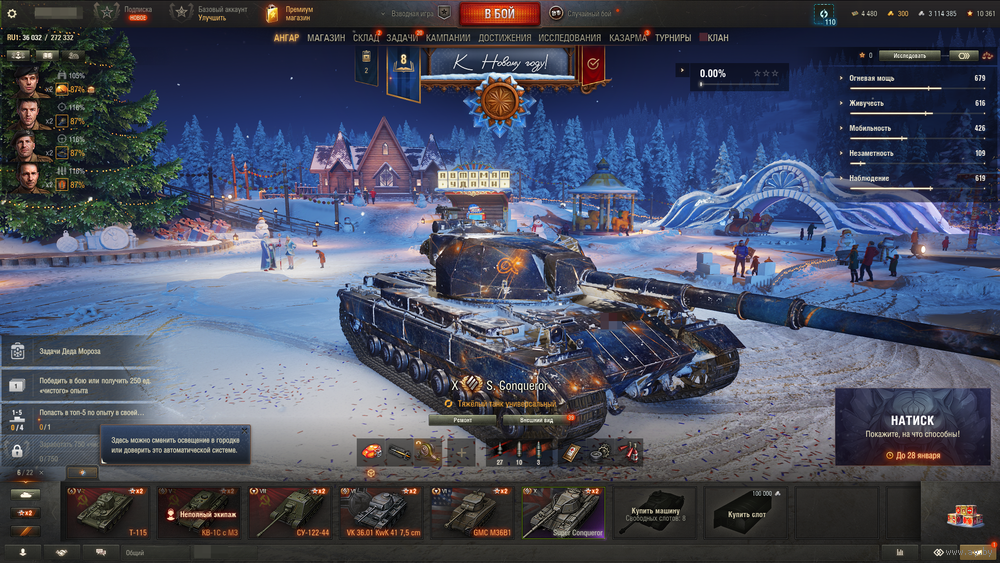Switch to the МАГАЗИН tab
Screen dimensions: 1000x563
click(326, 38)
